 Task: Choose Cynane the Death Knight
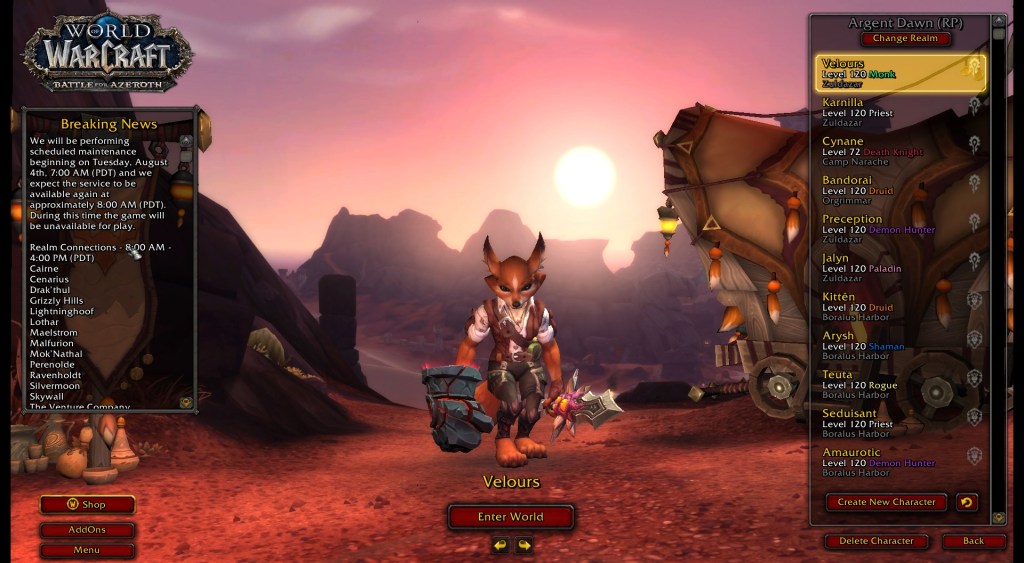[890, 151]
